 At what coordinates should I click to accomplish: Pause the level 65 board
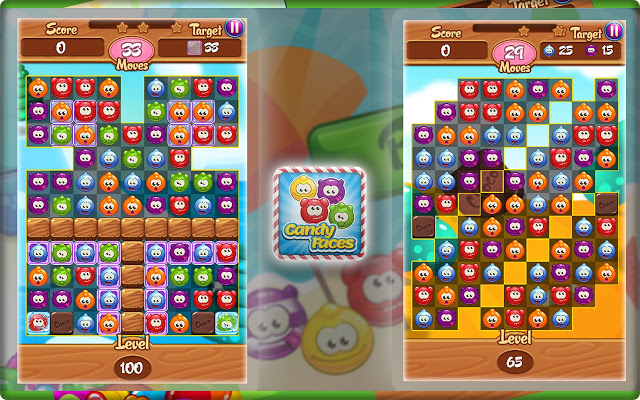[611, 27]
